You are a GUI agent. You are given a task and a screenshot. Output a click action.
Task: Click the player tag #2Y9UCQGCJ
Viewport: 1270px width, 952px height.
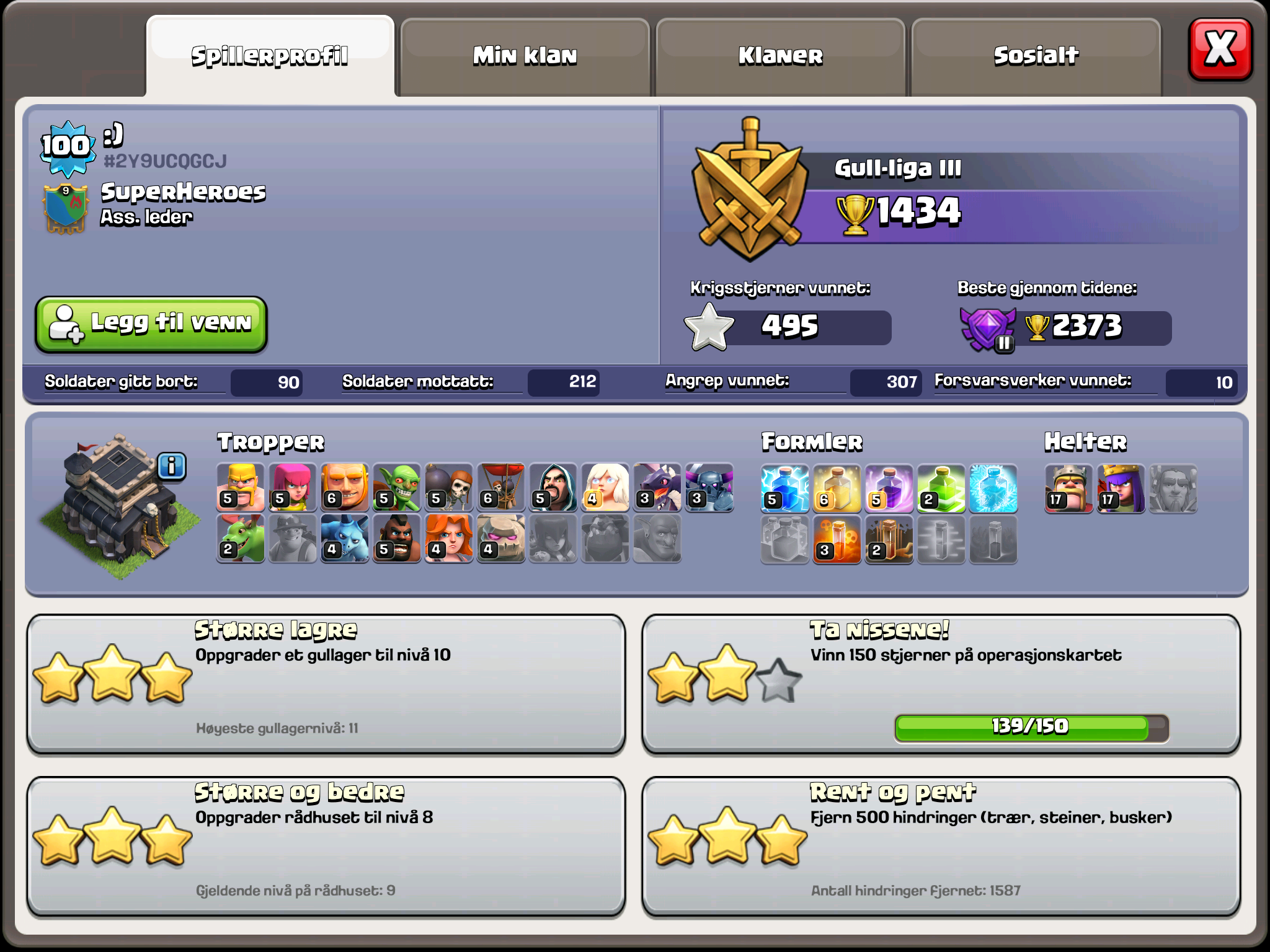point(166,160)
